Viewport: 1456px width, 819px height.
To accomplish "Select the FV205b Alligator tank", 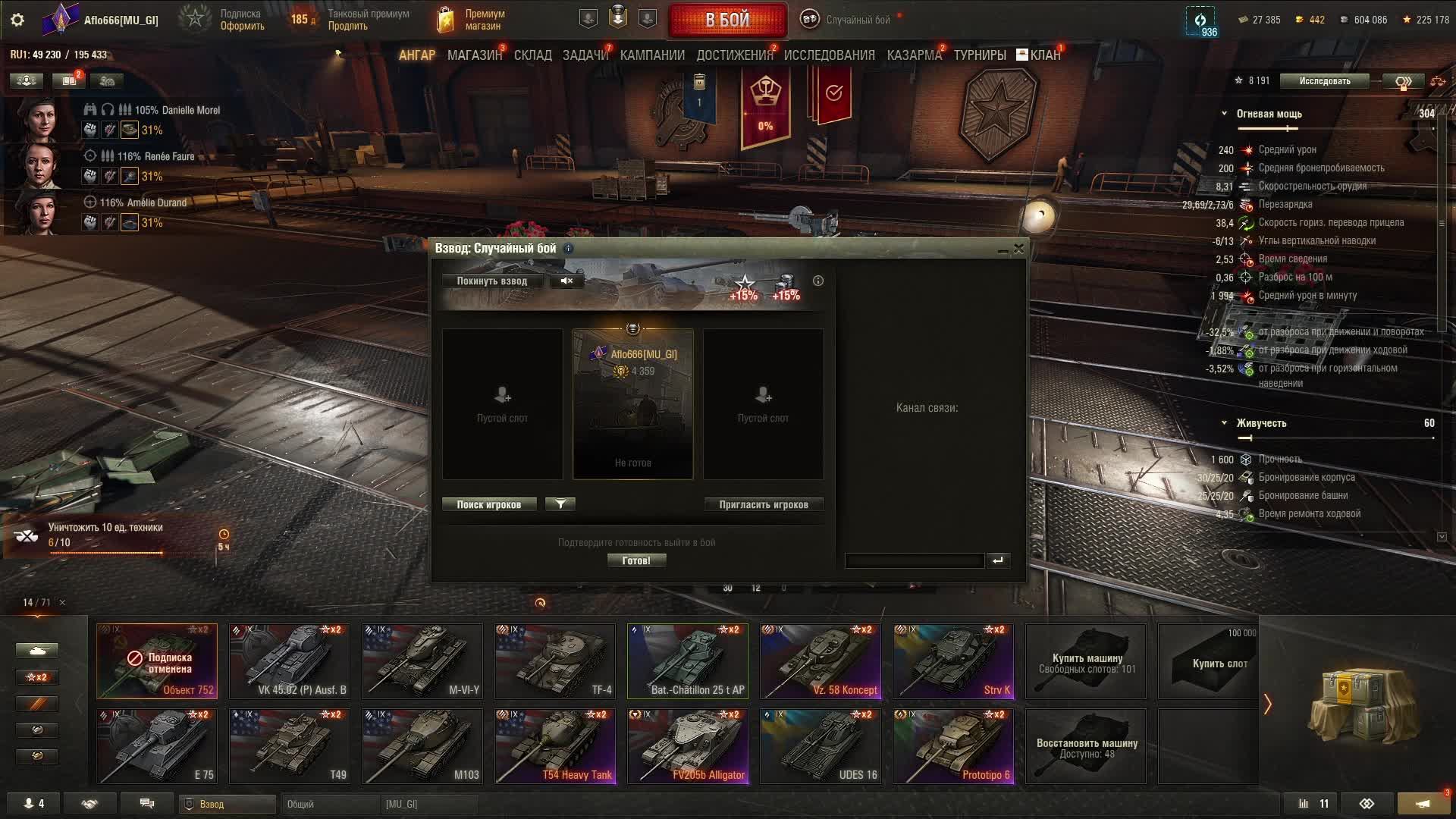I will [x=688, y=746].
